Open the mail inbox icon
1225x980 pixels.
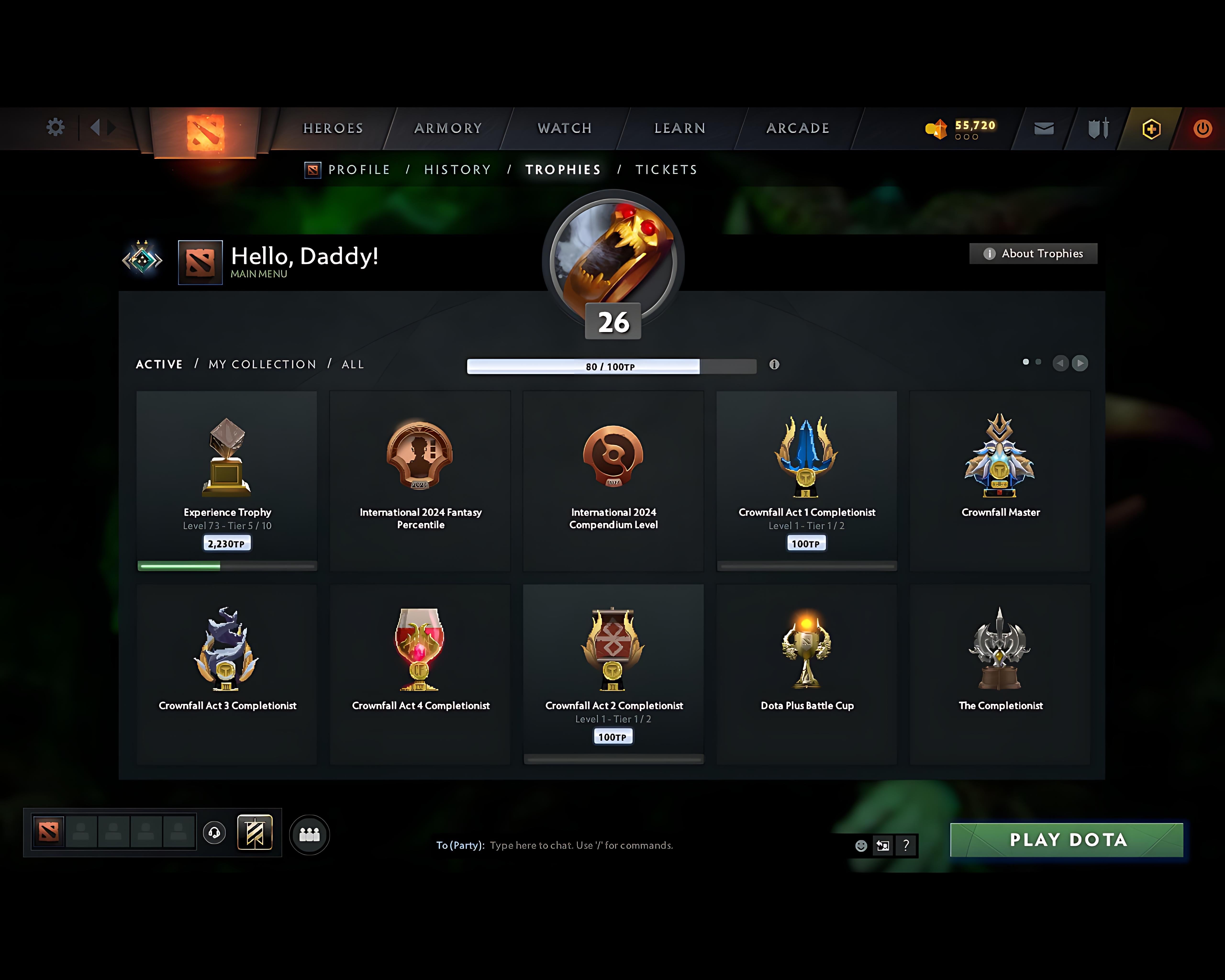pos(1043,128)
